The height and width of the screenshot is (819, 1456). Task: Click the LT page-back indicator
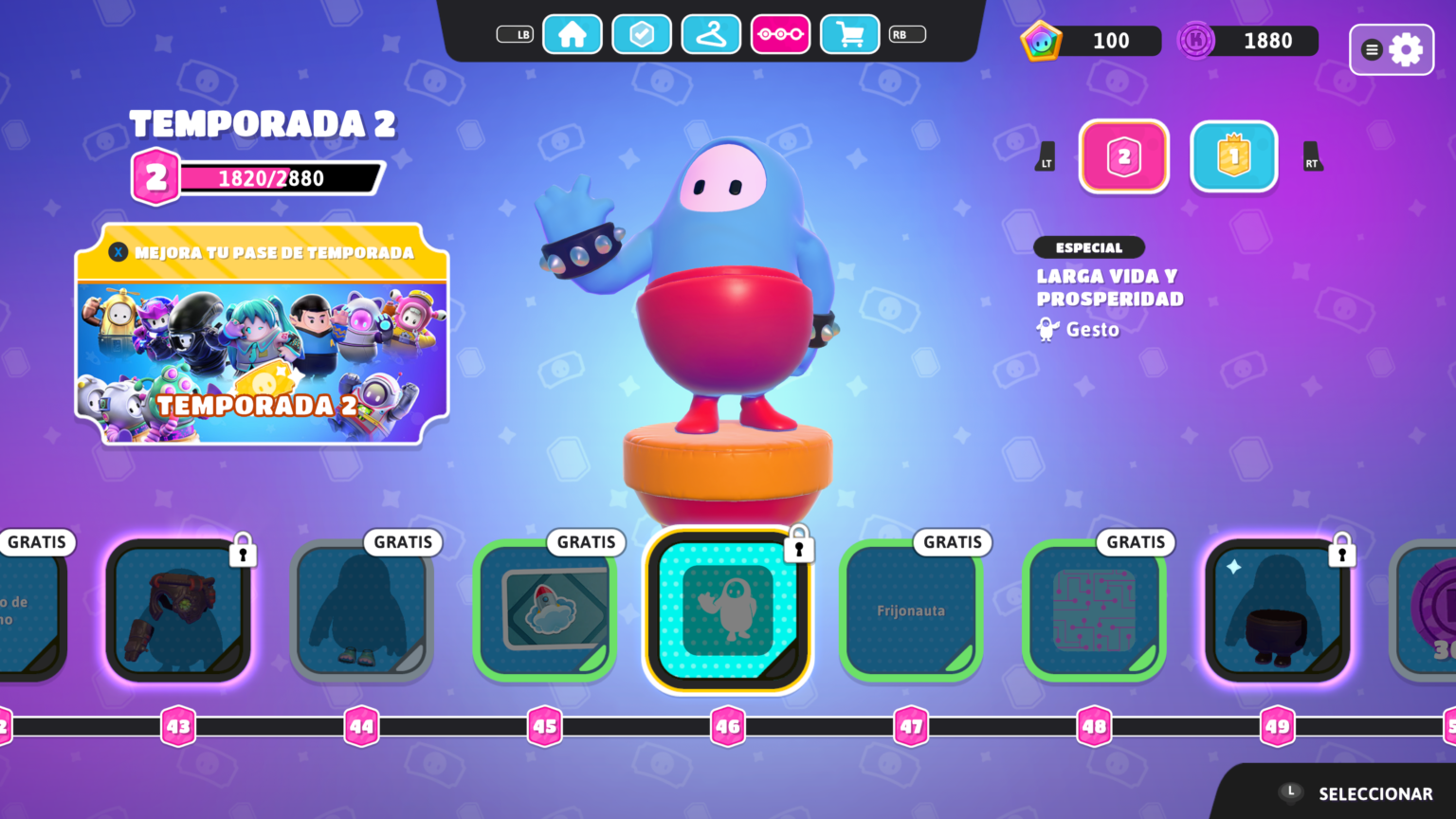click(x=1046, y=156)
